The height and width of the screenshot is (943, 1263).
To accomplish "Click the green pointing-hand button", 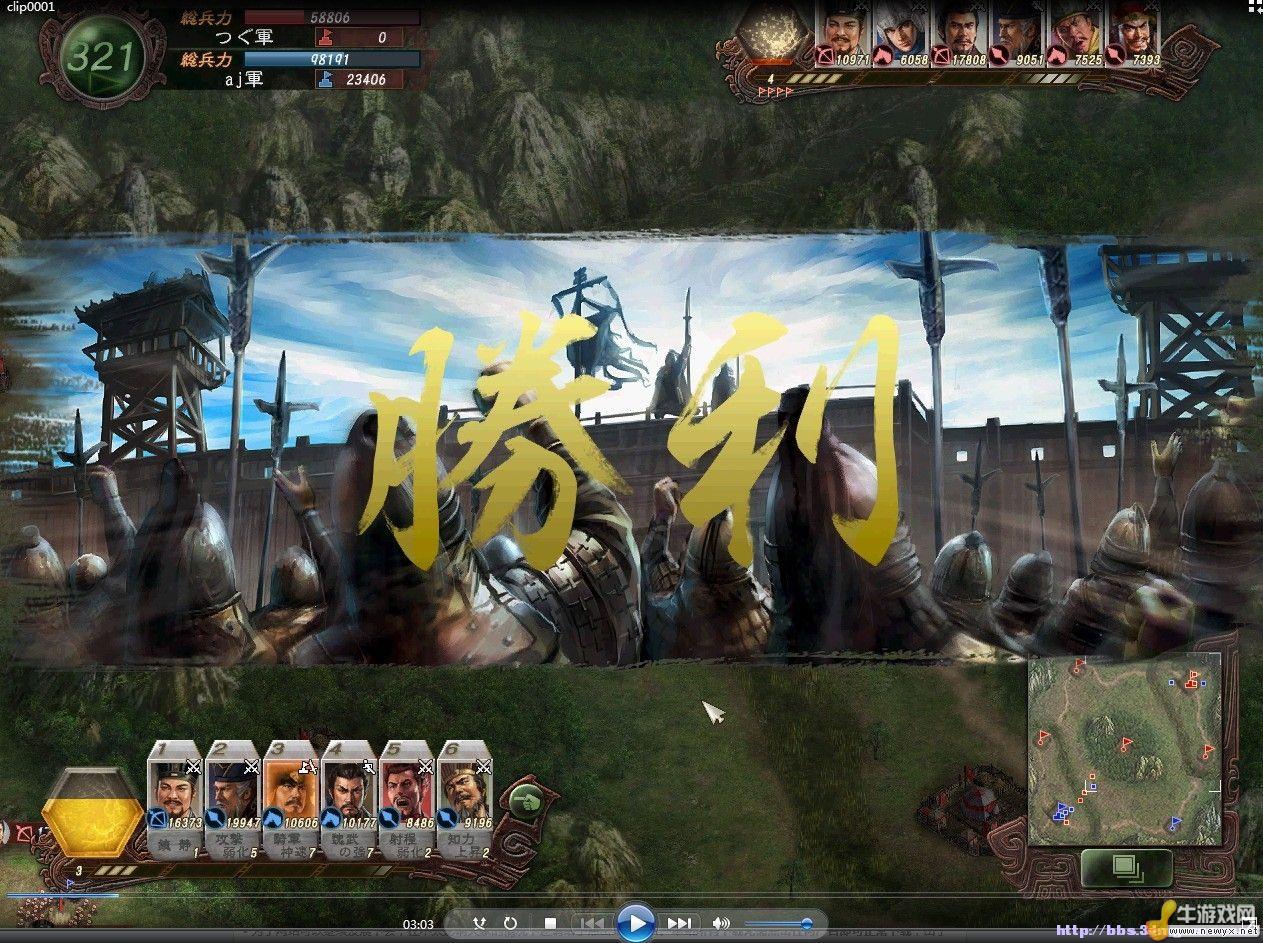I will (526, 800).
